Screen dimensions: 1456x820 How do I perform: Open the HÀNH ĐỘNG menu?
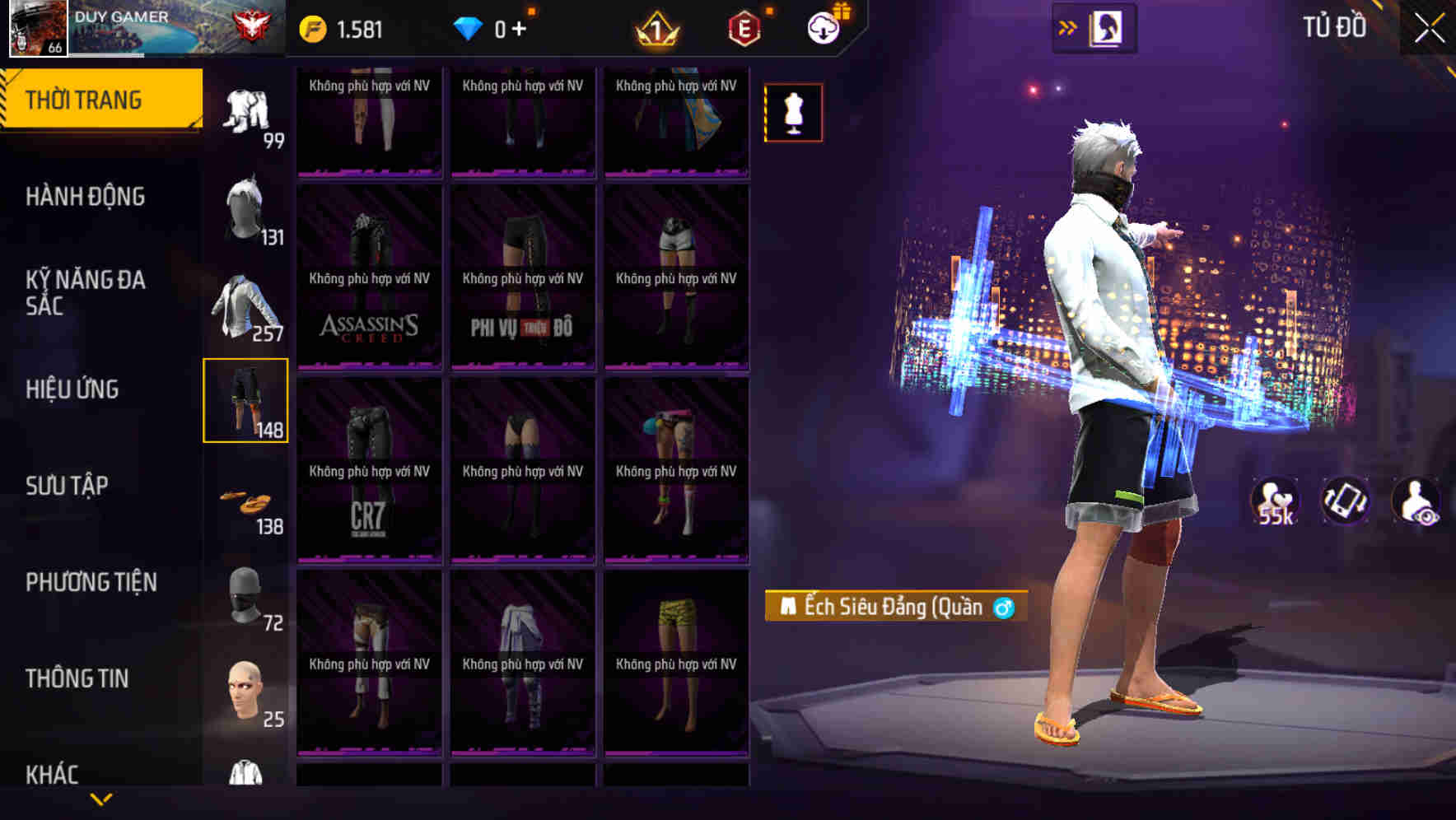85,198
